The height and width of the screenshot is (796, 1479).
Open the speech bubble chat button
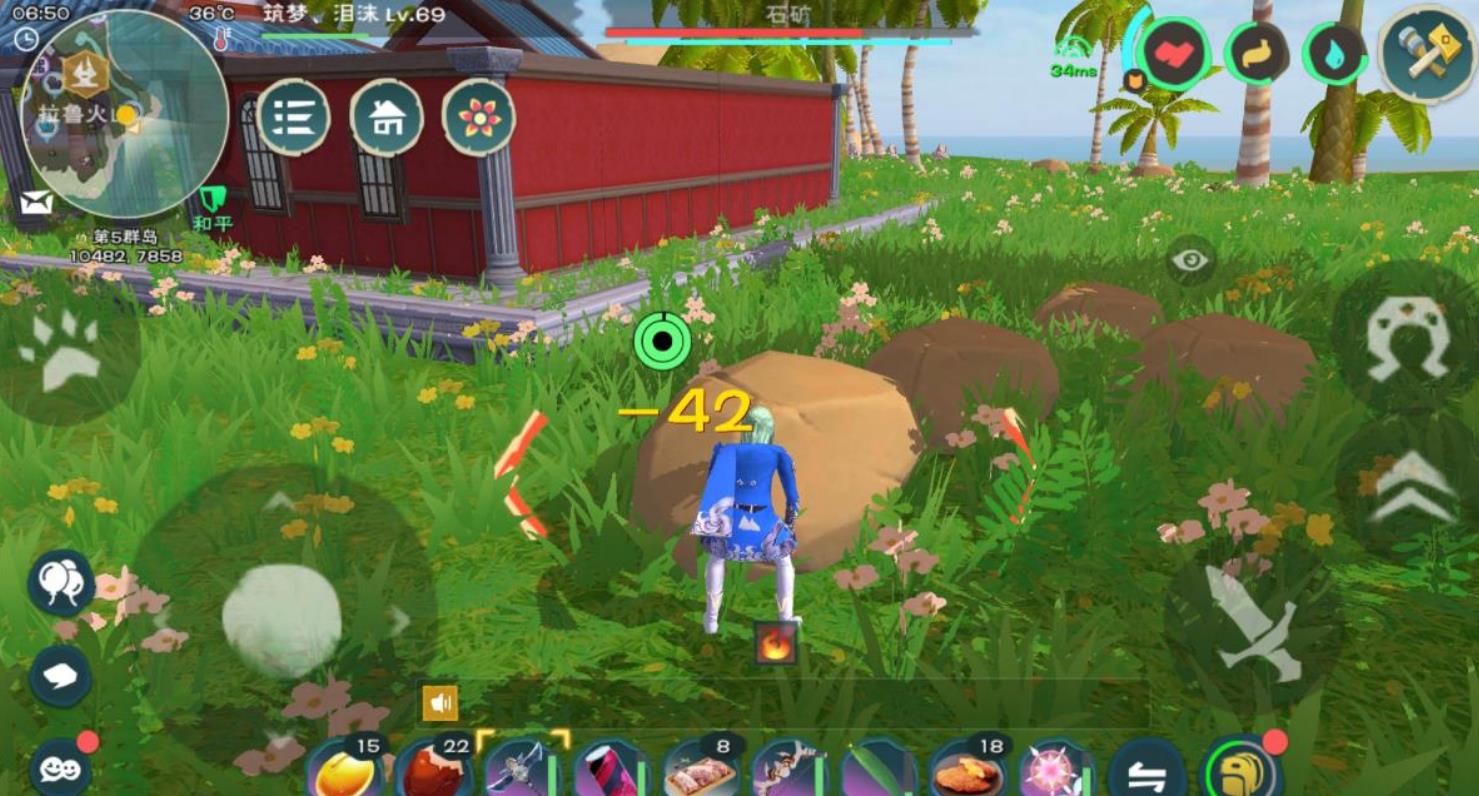click(60, 676)
